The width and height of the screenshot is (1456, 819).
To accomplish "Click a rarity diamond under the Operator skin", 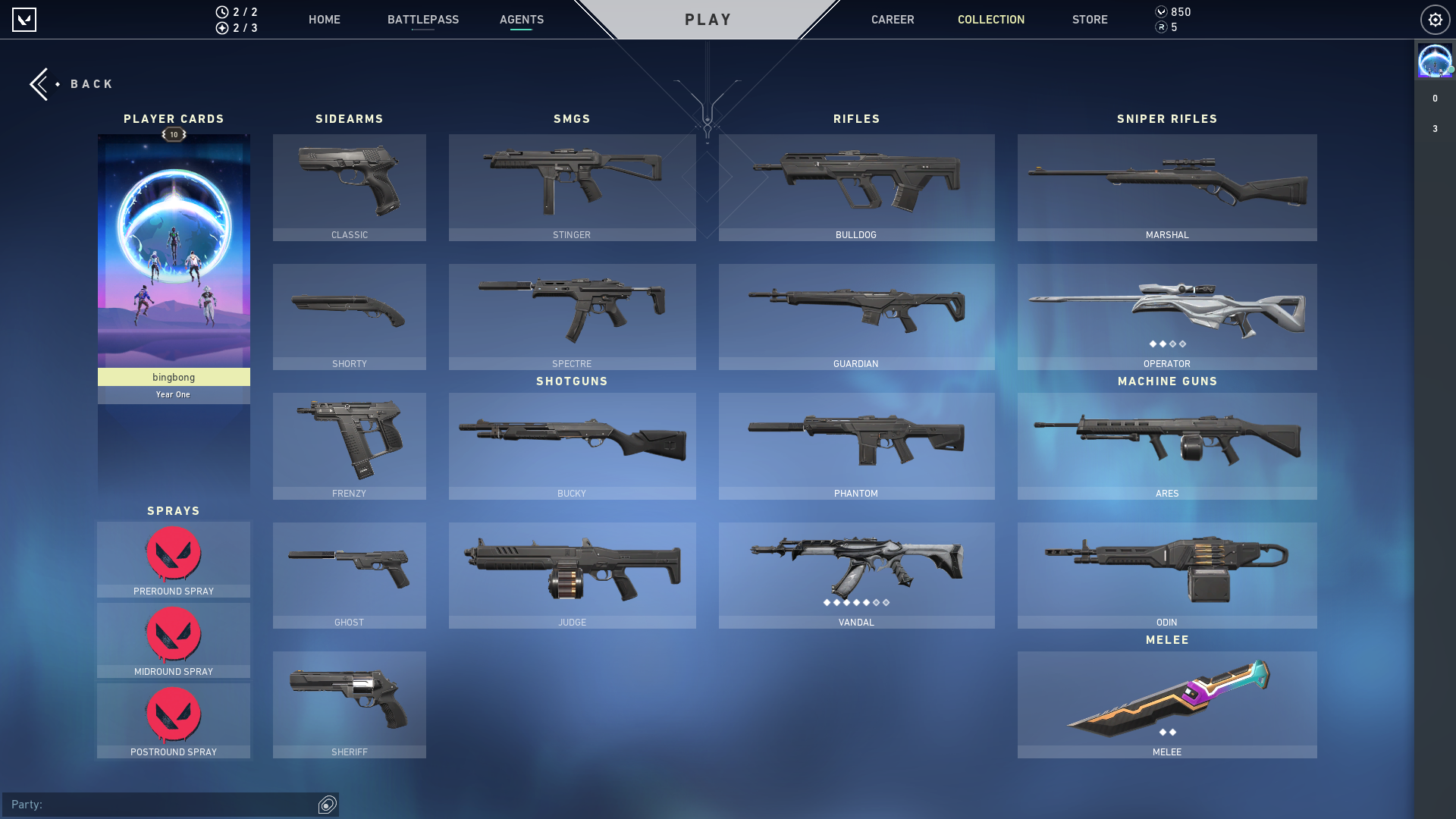I will click(x=1167, y=344).
